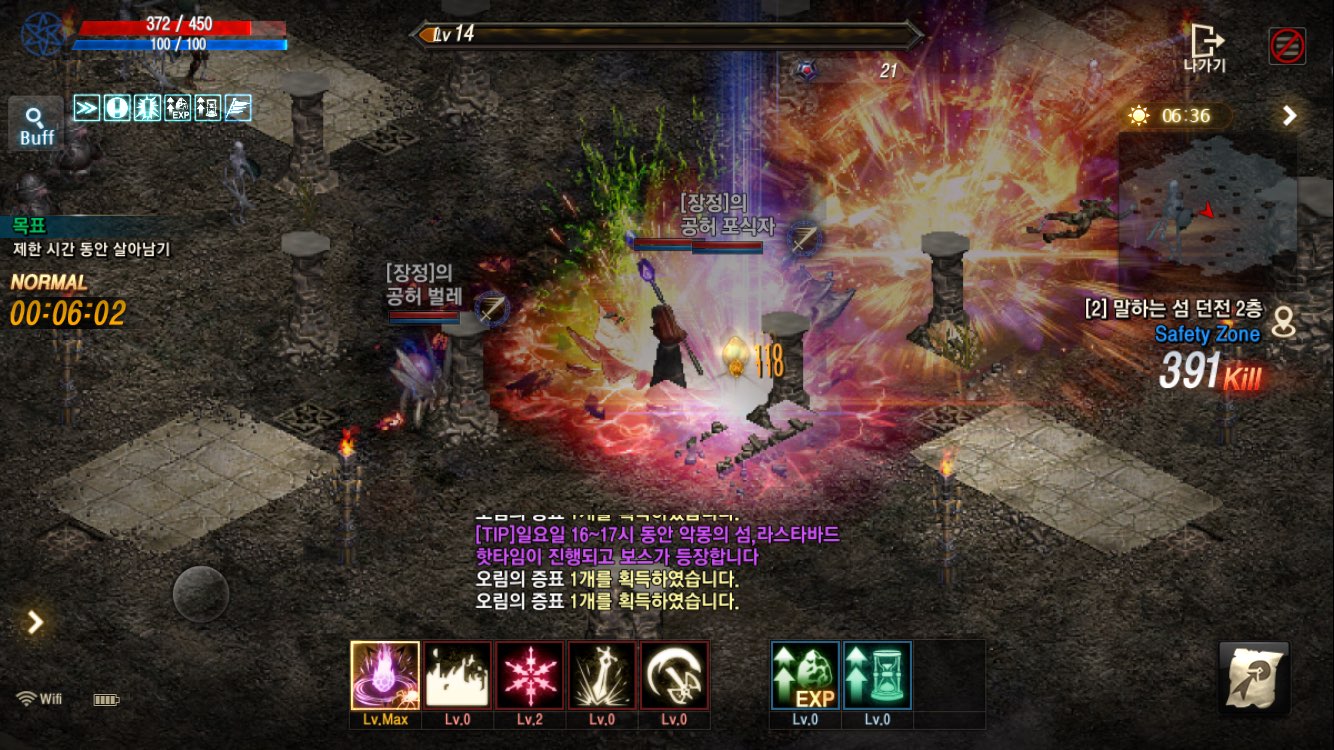Trigger the sword ground-strike skill
The height and width of the screenshot is (750, 1334).
coord(602,676)
